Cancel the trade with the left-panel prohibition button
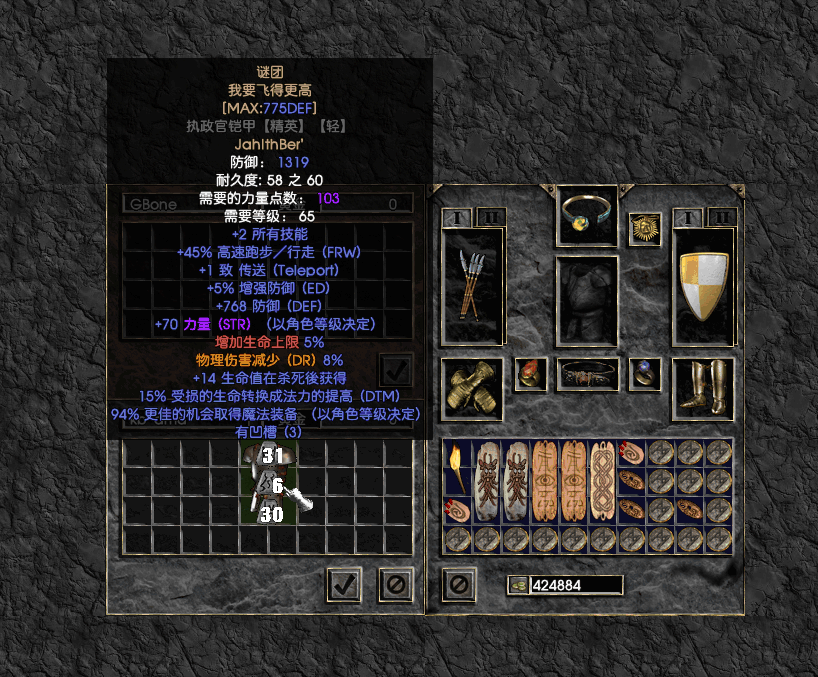The width and height of the screenshot is (818, 677). pyautogui.click(x=395, y=584)
